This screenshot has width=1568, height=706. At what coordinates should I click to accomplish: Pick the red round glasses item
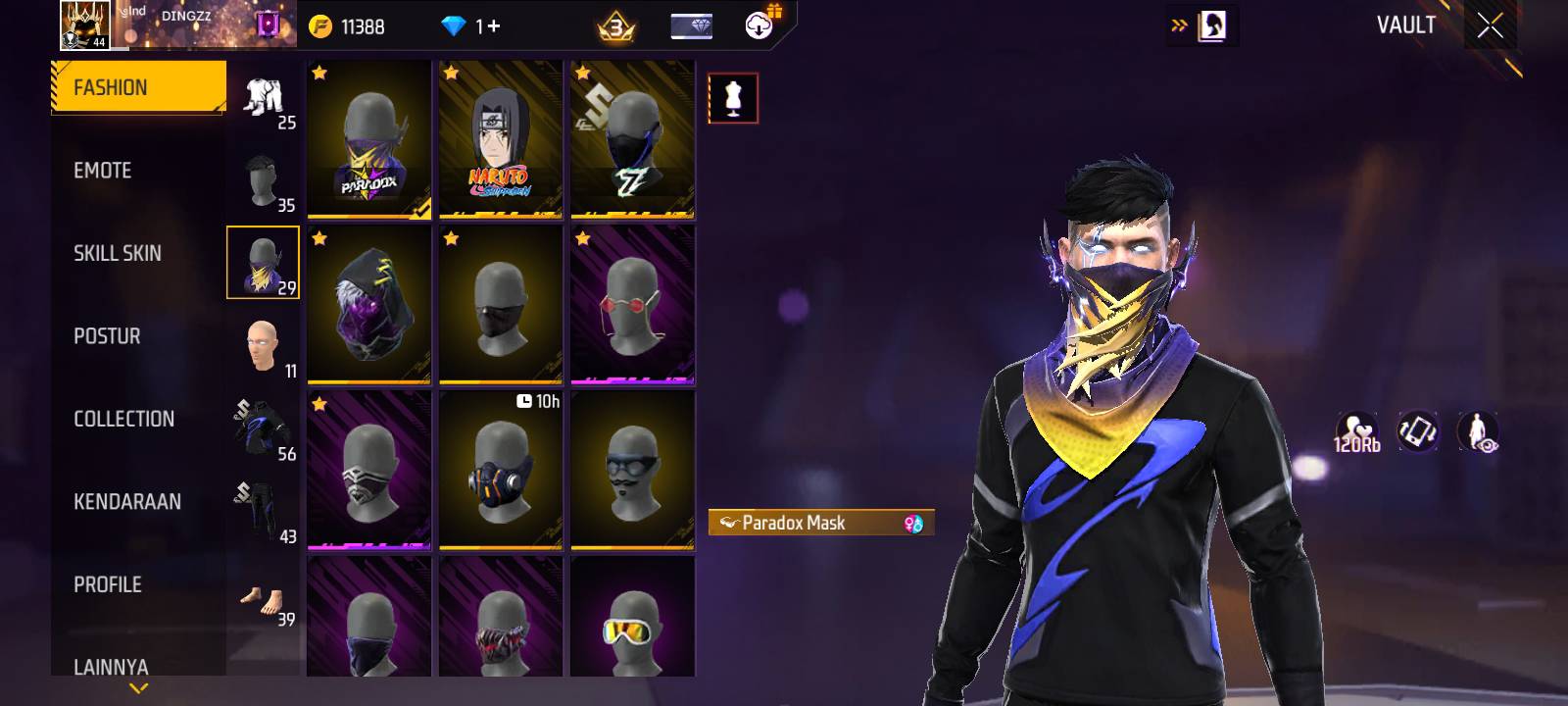coord(632,305)
